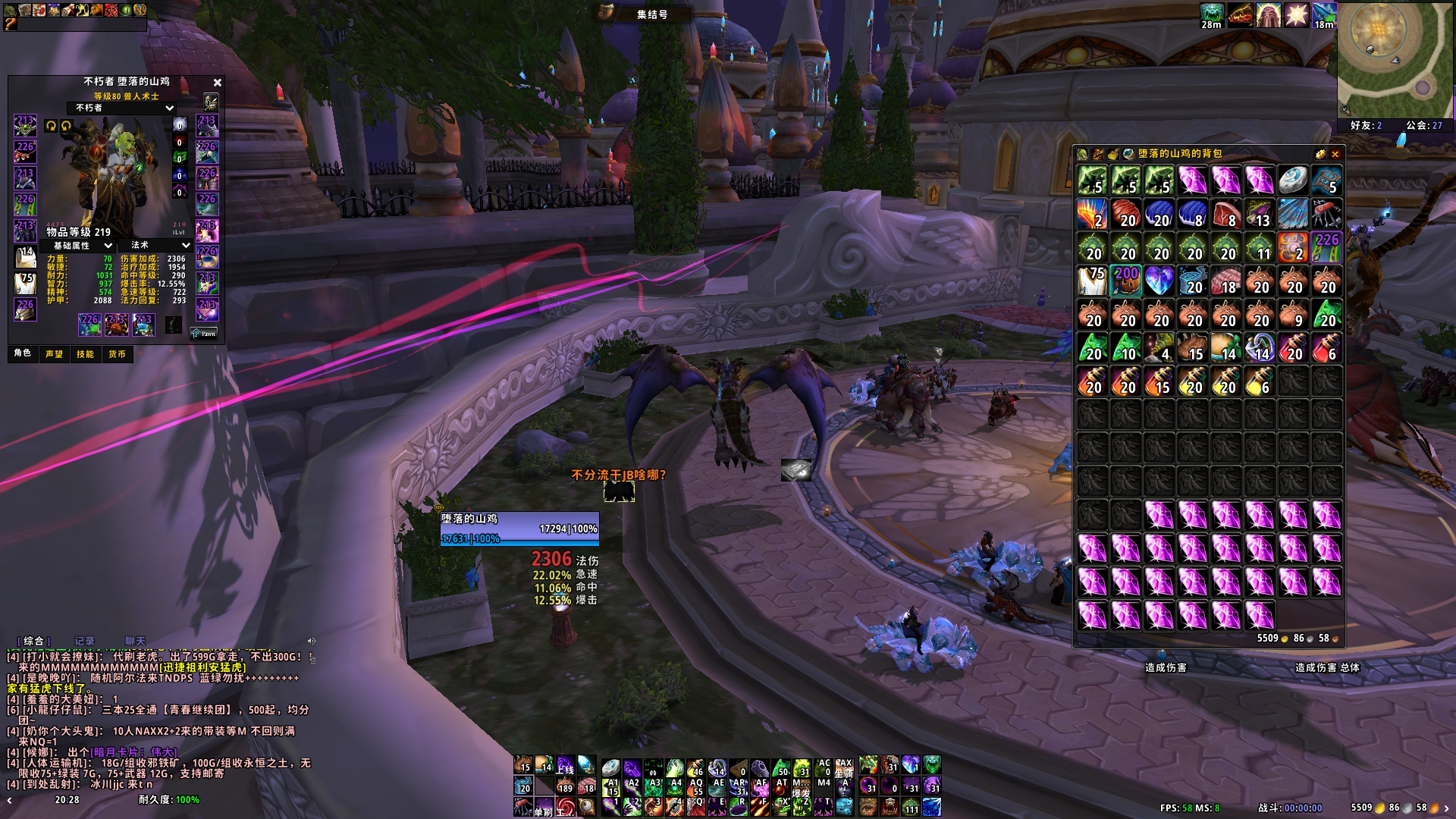Select the Hearthstone in the bag

point(1293,181)
